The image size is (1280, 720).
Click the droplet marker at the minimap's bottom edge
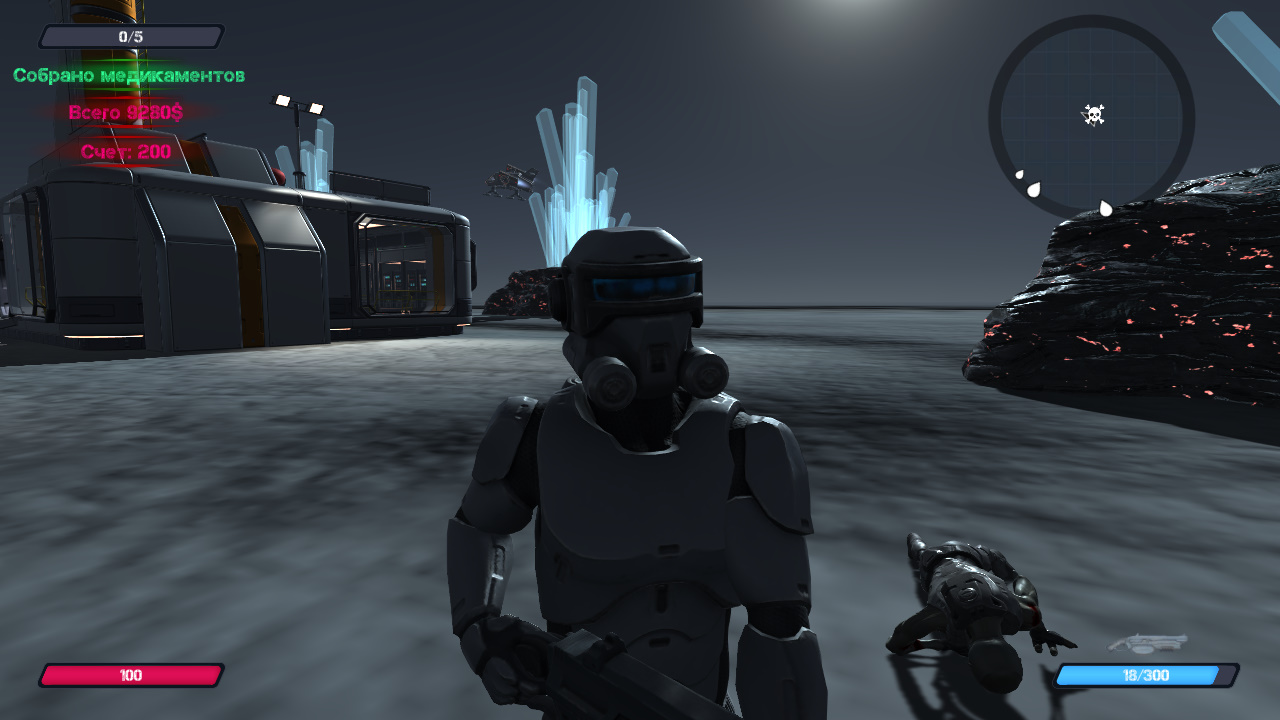tap(1105, 207)
